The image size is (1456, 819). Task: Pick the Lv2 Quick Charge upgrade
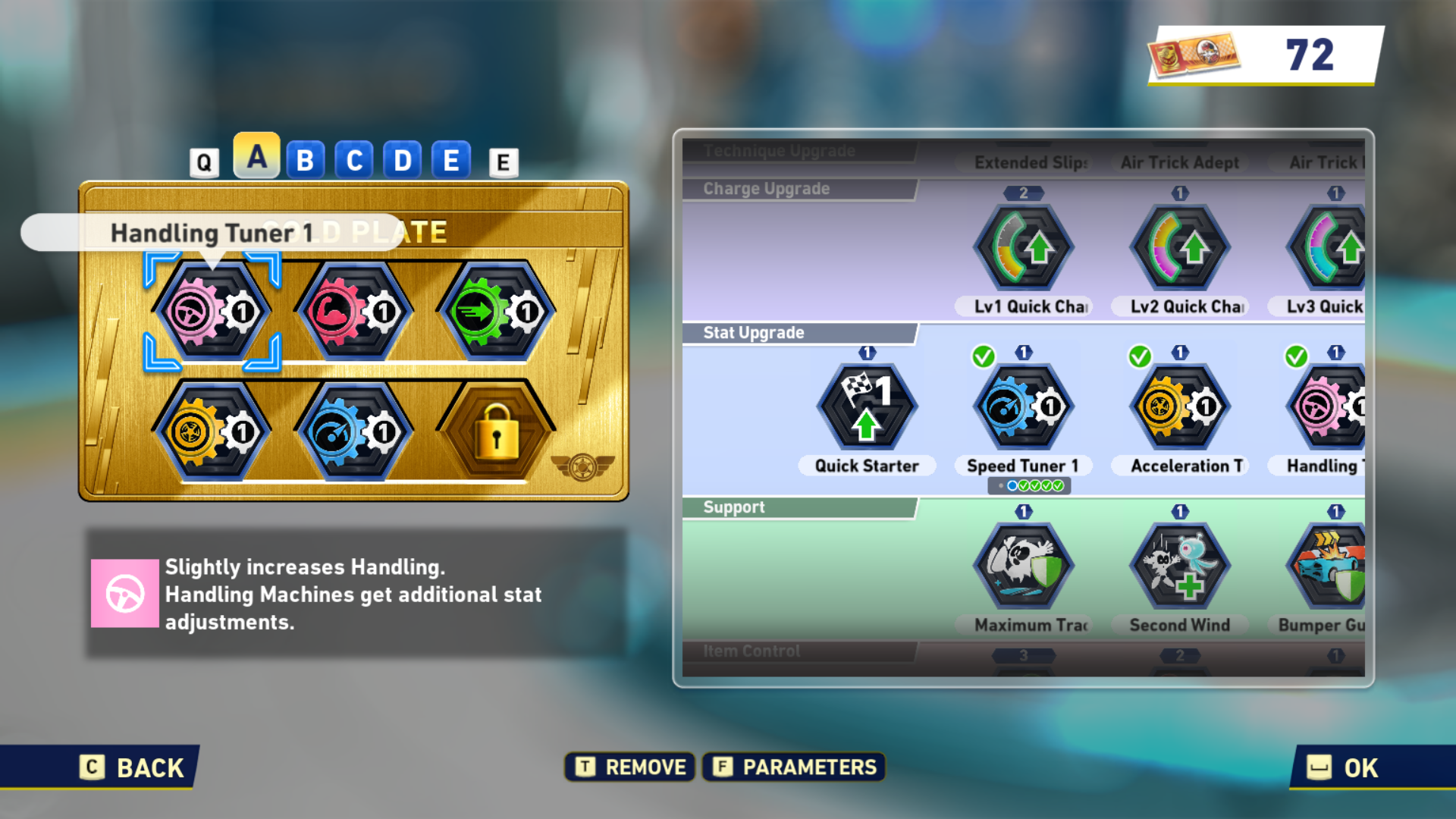coord(1180,246)
